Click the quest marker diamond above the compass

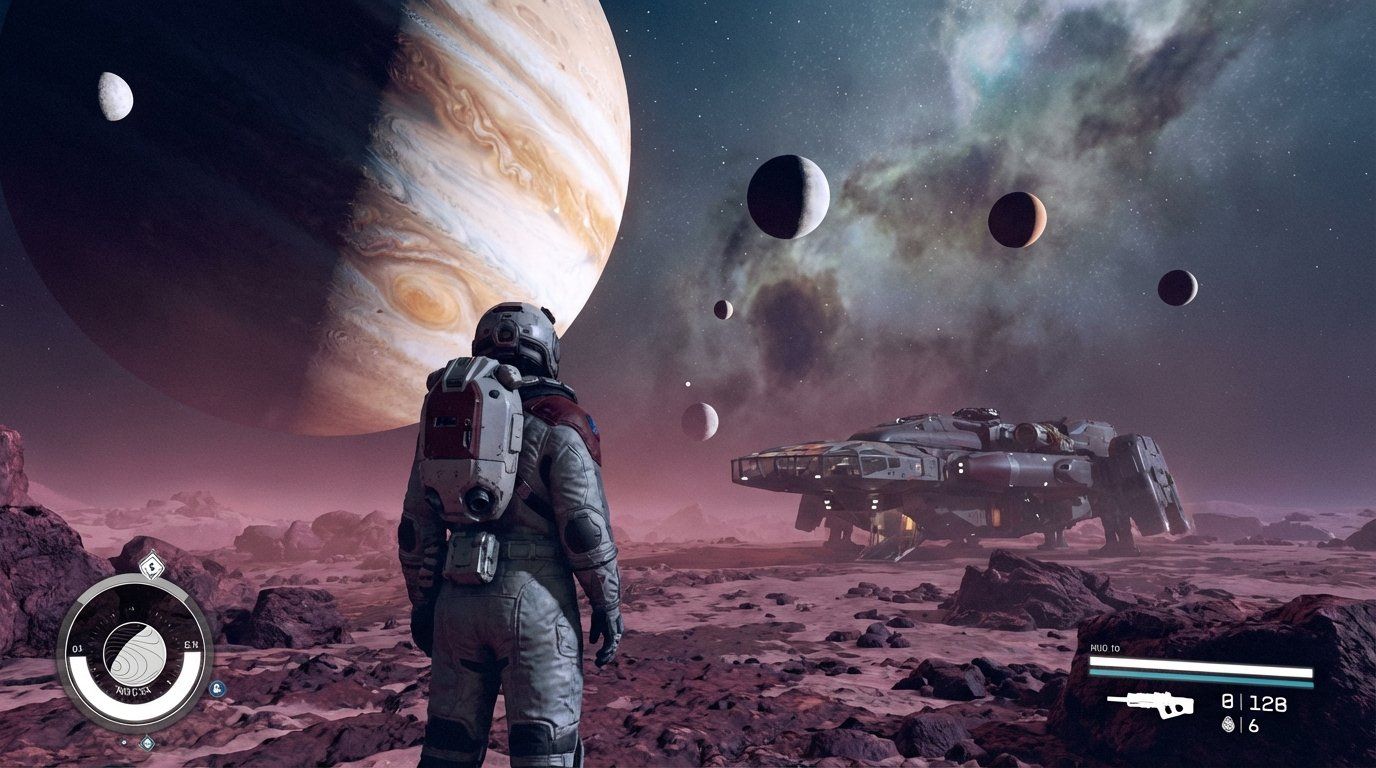pyautogui.click(x=152, y=565)
